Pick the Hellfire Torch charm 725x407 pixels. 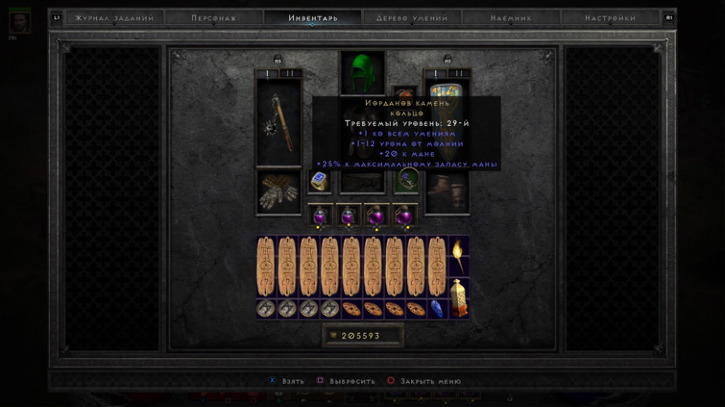pos(458,254)
